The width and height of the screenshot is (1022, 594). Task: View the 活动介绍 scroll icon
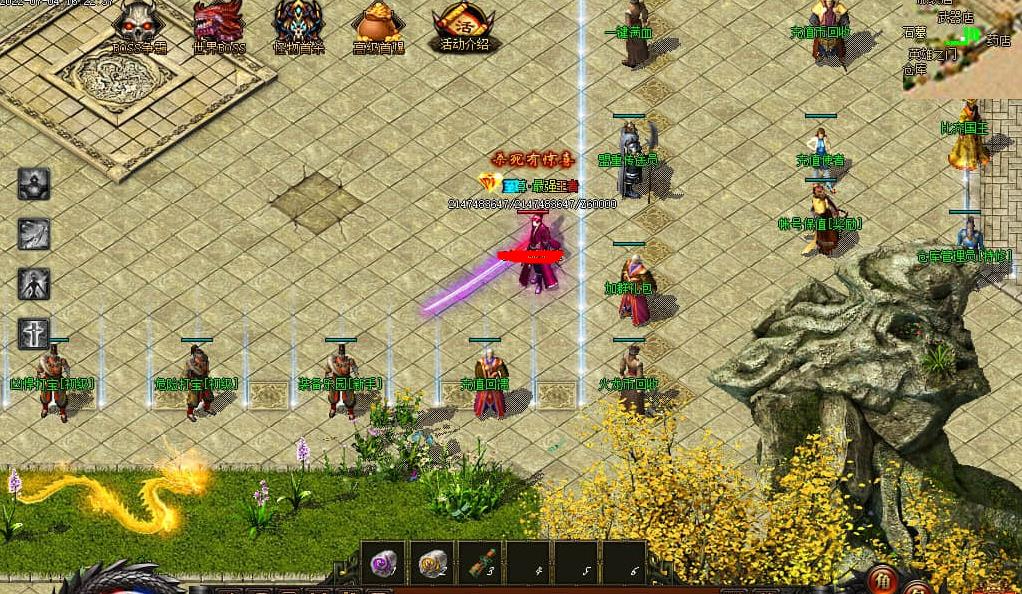(463, 26)
